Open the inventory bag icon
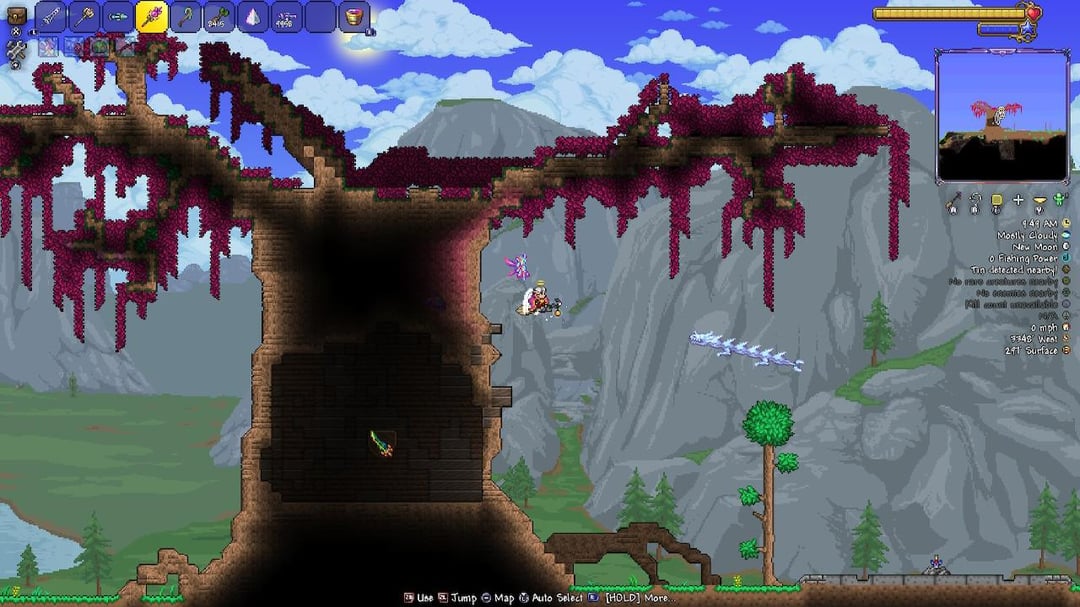1080x607 pixels. click(x=17, y=17)
